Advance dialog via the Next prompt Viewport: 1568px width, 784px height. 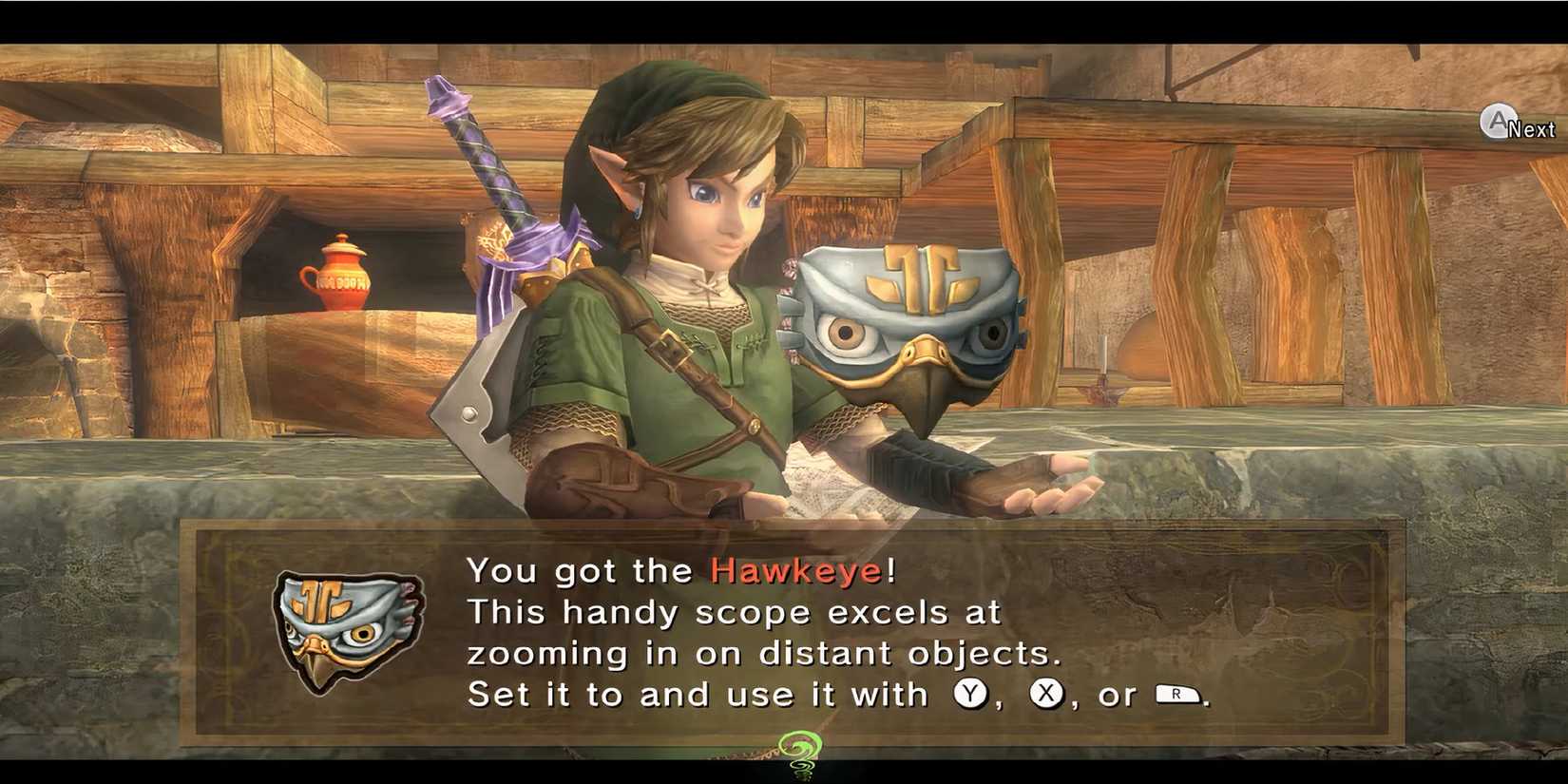pyautogui.click(x=1511, y=122)
